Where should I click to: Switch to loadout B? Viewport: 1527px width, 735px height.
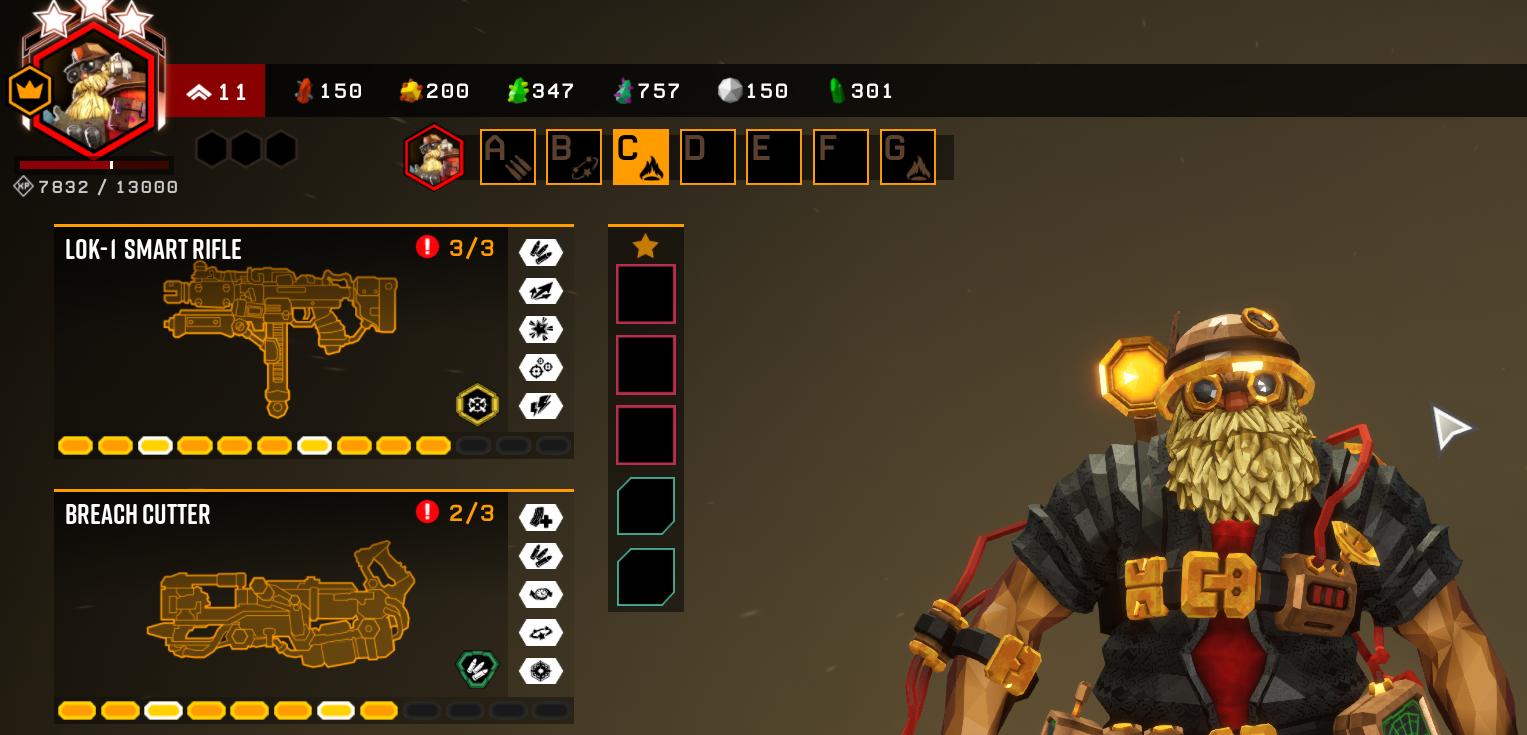coord(574,157)
